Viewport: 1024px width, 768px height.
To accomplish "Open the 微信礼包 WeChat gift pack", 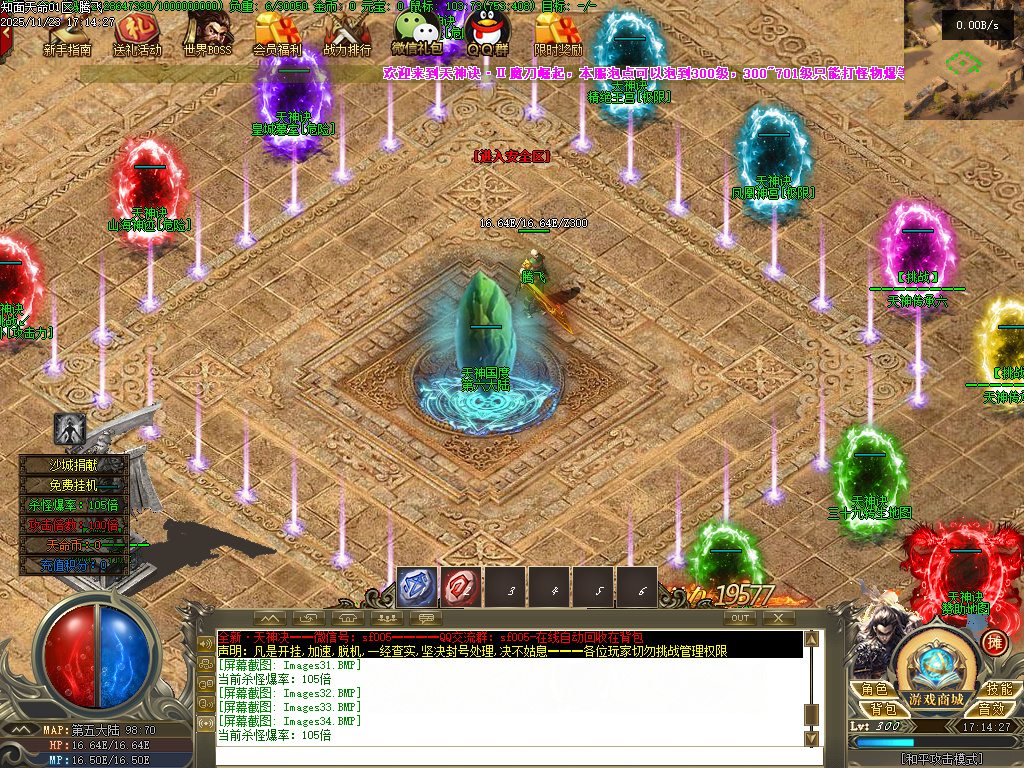I will (417, 32).
